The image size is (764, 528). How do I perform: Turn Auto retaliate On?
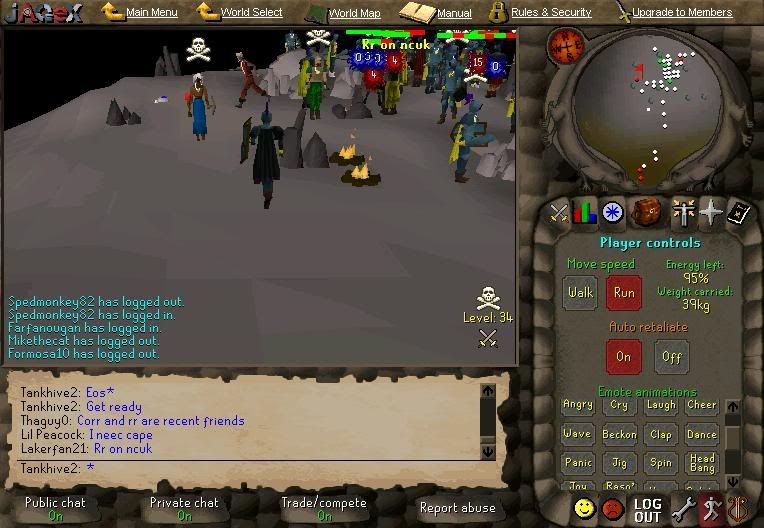pos(624,356)
